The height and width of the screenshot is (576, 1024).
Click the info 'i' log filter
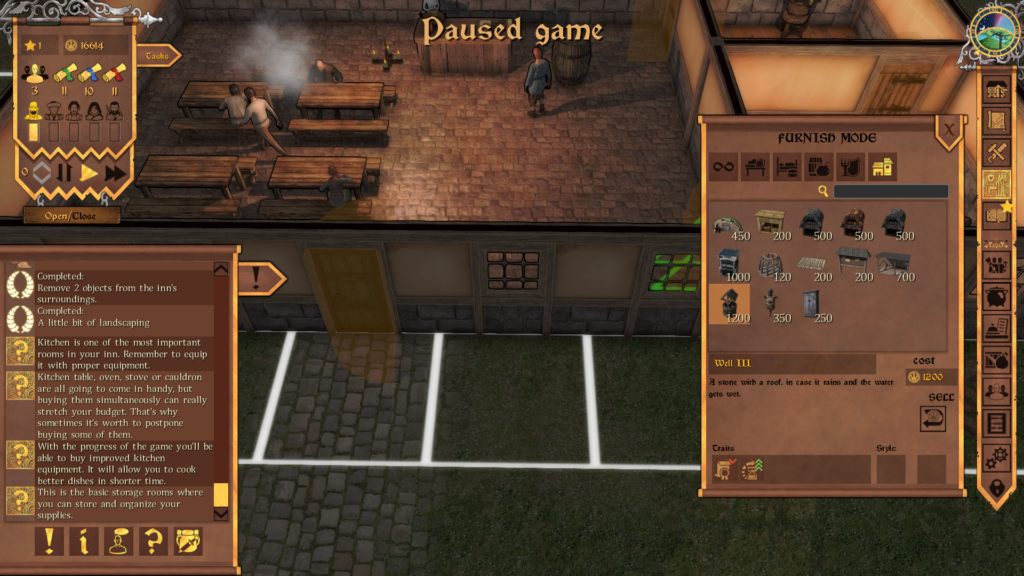(84, 541)
